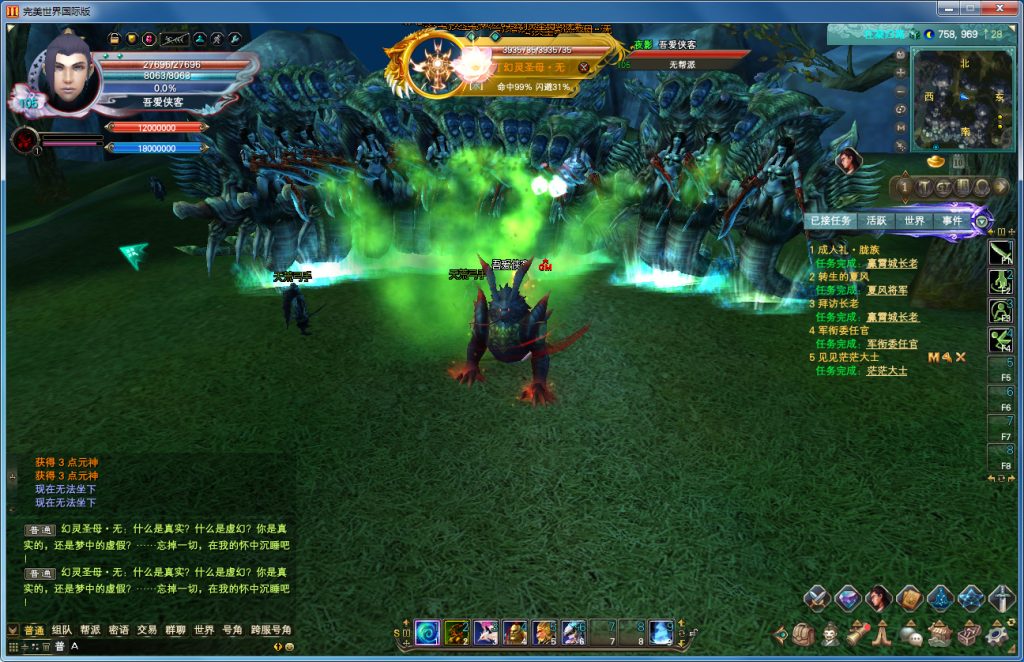This screenshot has width=1024, height=662.
Task: Open the gear-shaped system settings icon
Action: pyautogui.click(x=996, y=634)
